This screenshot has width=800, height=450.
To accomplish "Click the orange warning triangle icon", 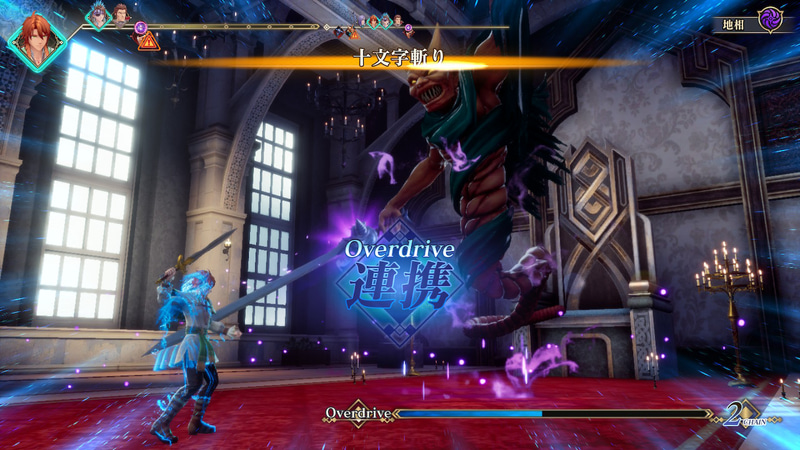I will pos(148,41).
